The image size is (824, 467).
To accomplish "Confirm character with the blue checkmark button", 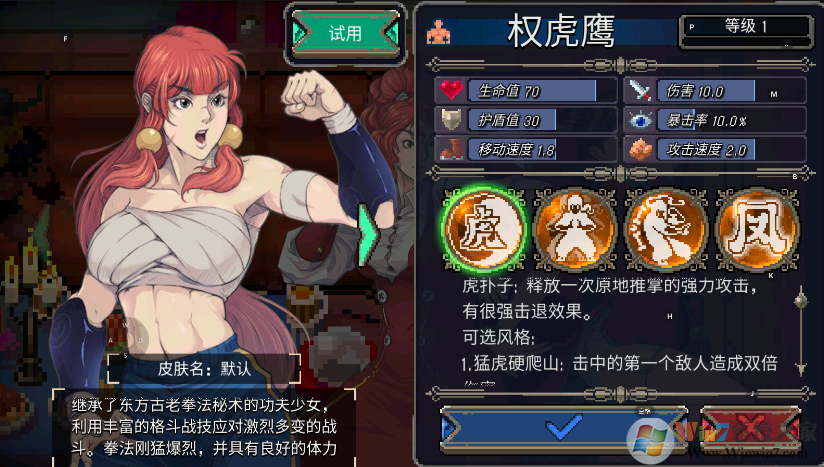I will (x=565, y=427).
